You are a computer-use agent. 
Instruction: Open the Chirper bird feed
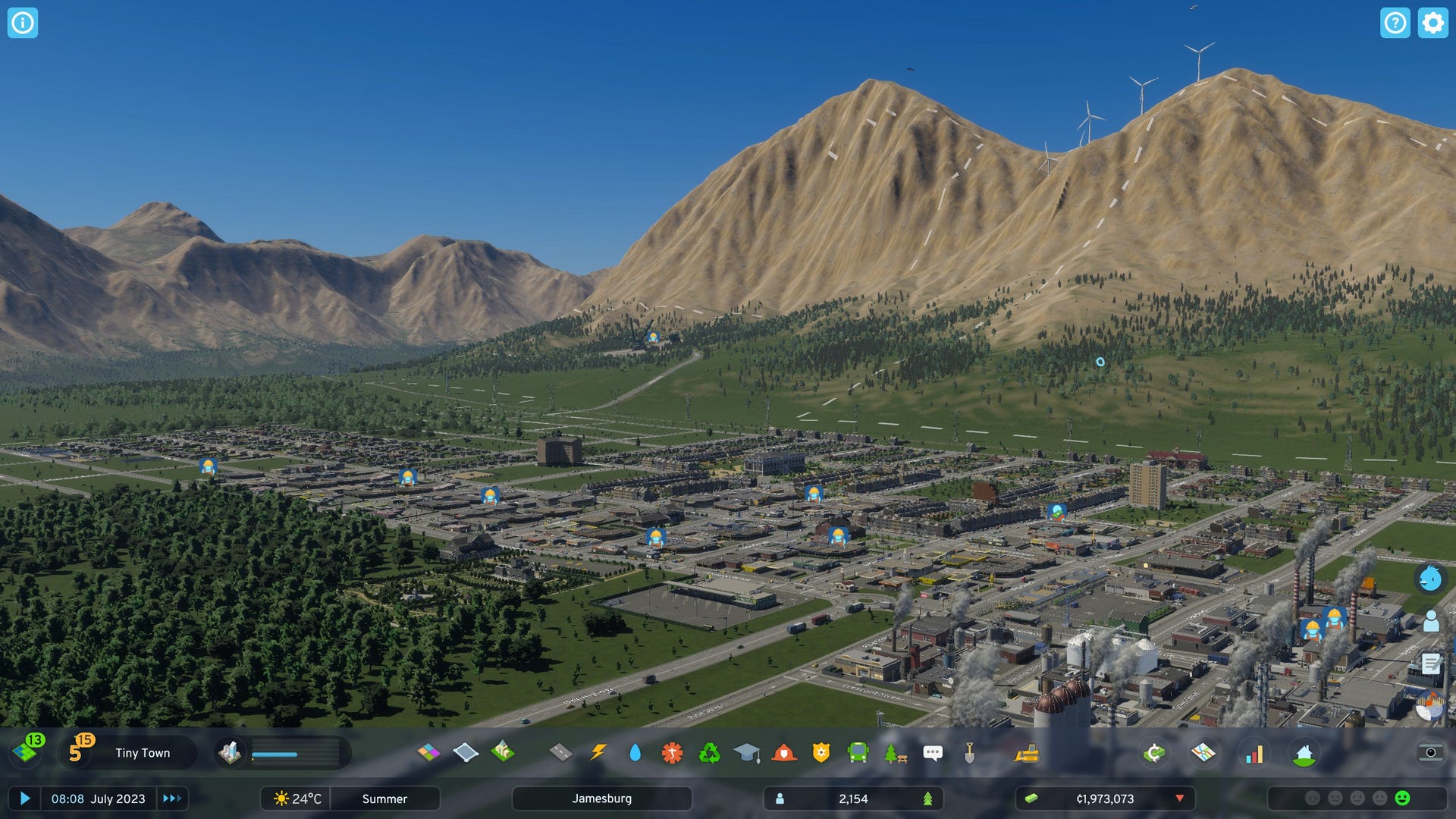point(1430,579)
